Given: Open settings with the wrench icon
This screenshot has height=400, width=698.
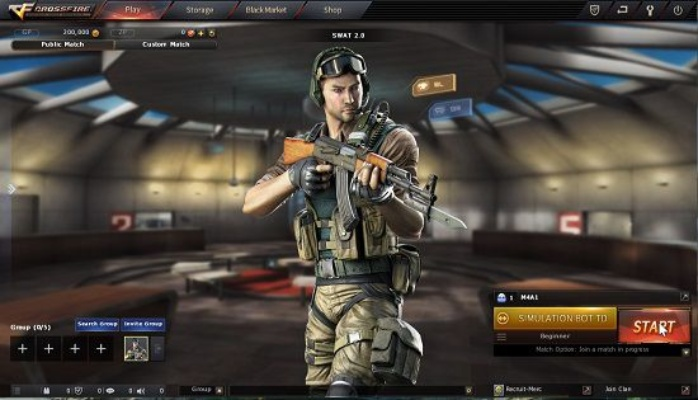Looking at the screenshot, I should point(648,9).
